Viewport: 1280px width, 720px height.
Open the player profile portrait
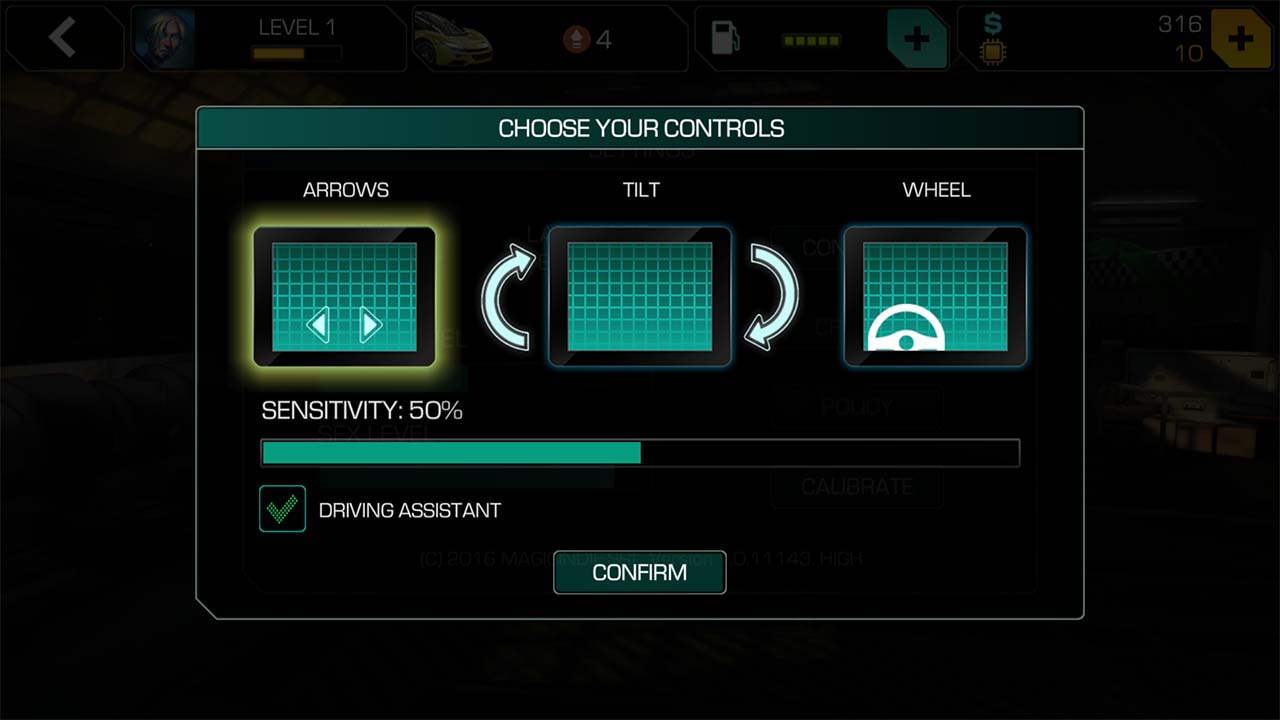coord(165,40)
